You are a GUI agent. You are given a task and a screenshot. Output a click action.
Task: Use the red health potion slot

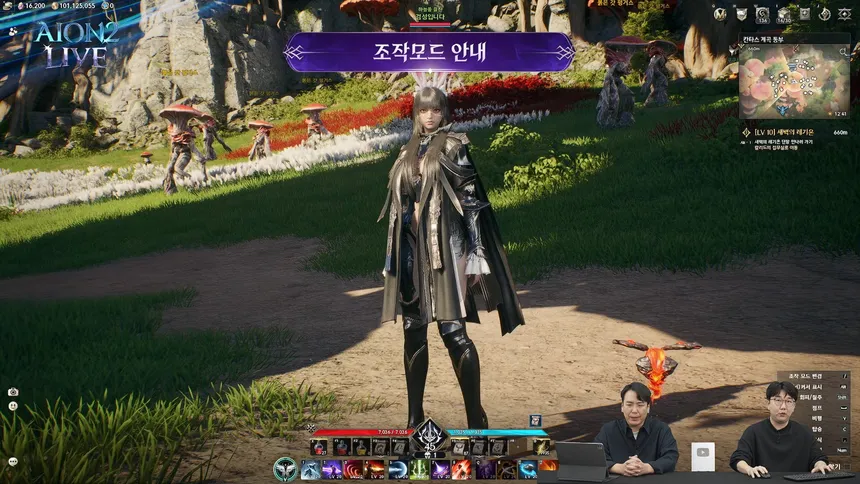319,446
